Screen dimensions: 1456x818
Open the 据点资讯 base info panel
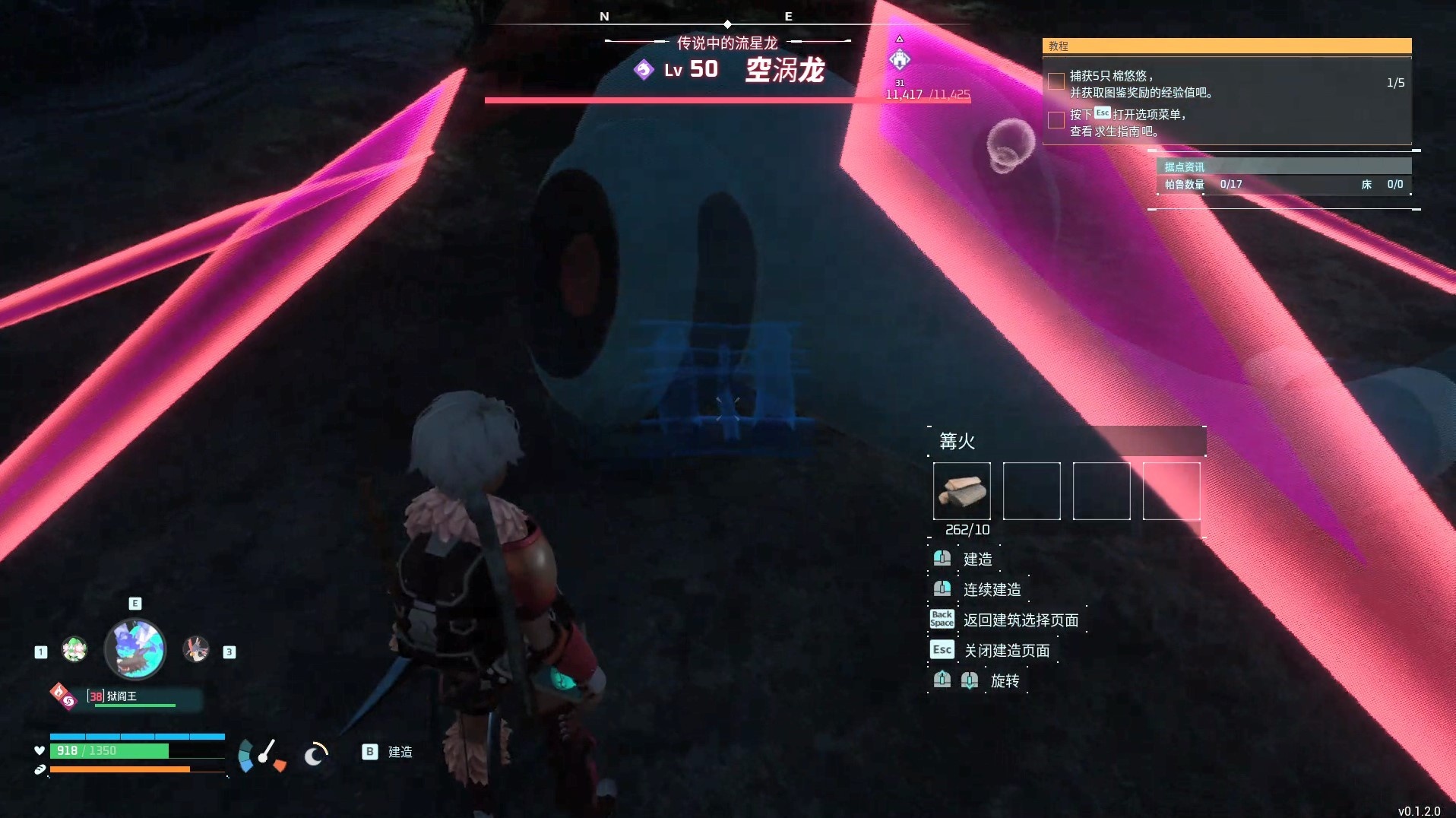tap(1283, 166)
